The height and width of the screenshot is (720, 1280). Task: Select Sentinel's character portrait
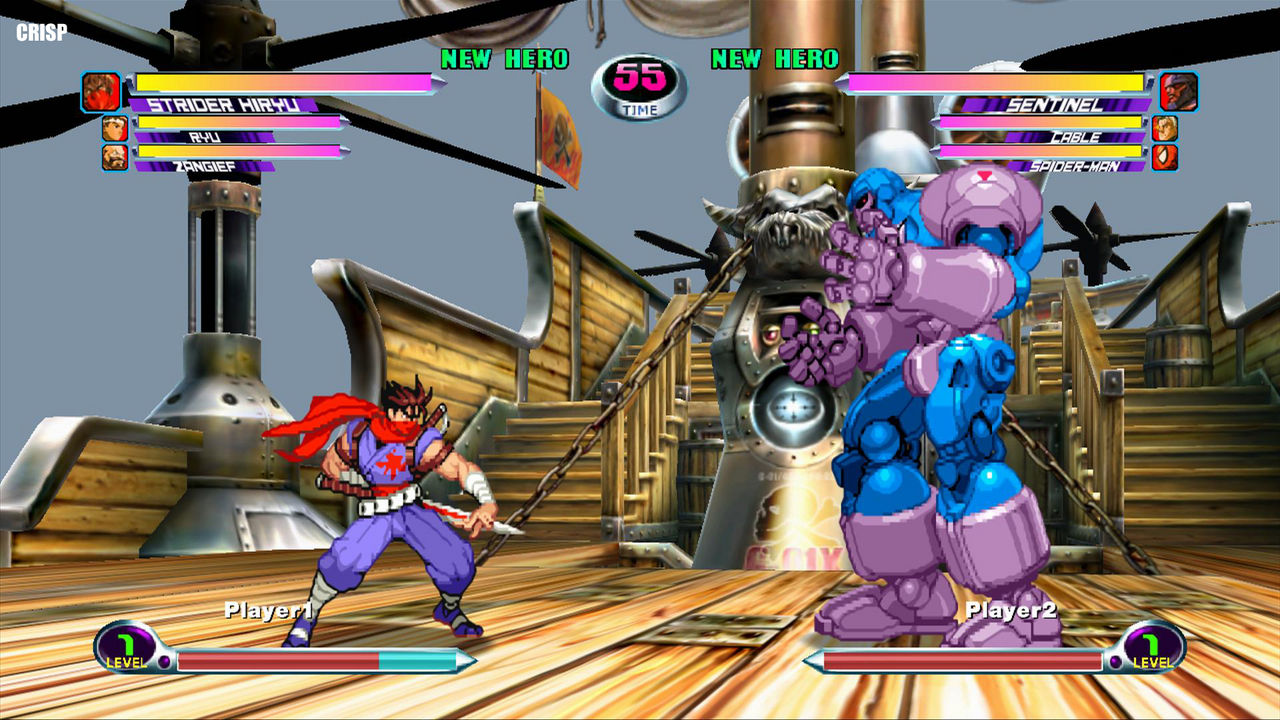coord(1179,91)
